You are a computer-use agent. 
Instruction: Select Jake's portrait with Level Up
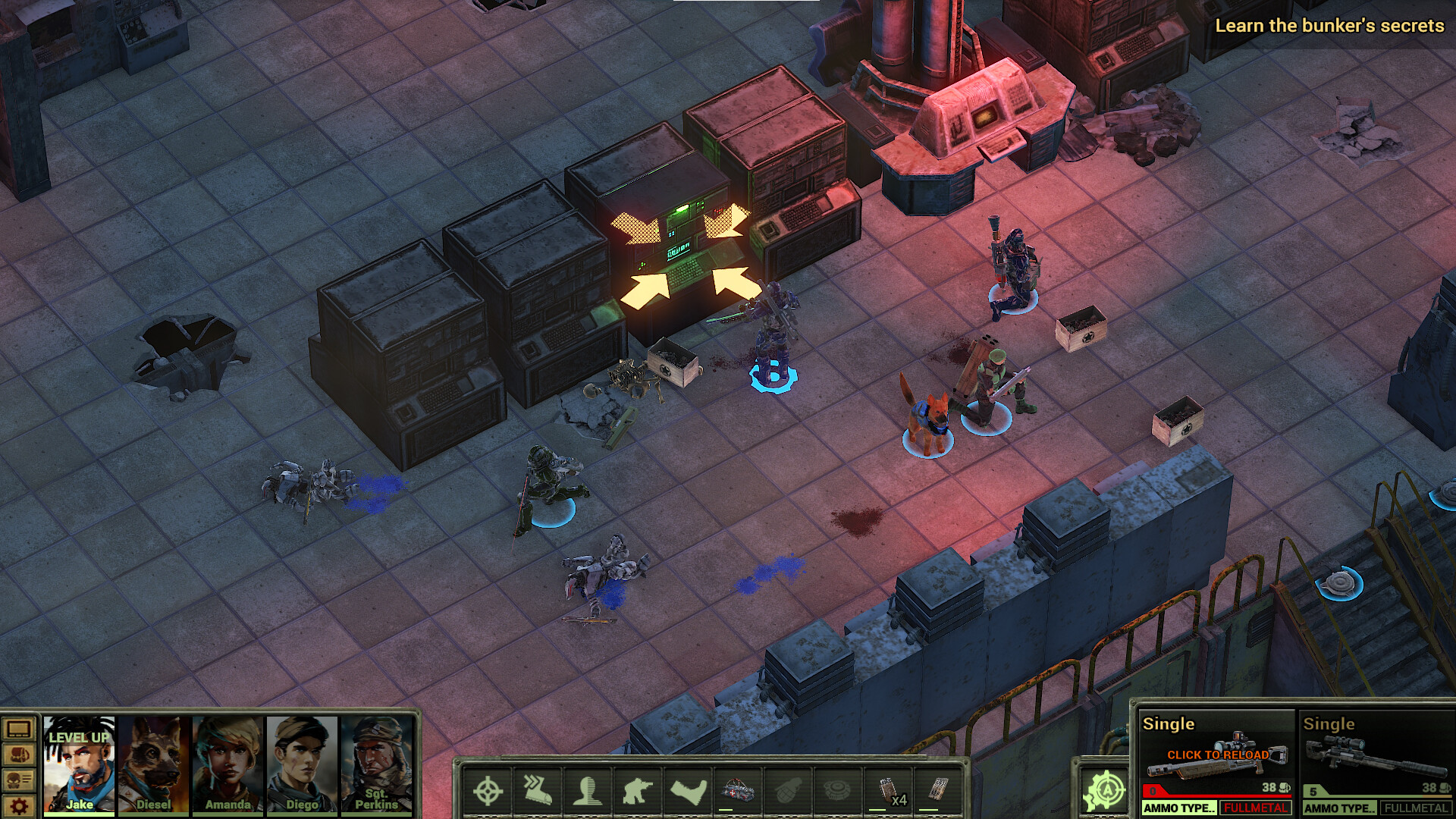(79, 764)
